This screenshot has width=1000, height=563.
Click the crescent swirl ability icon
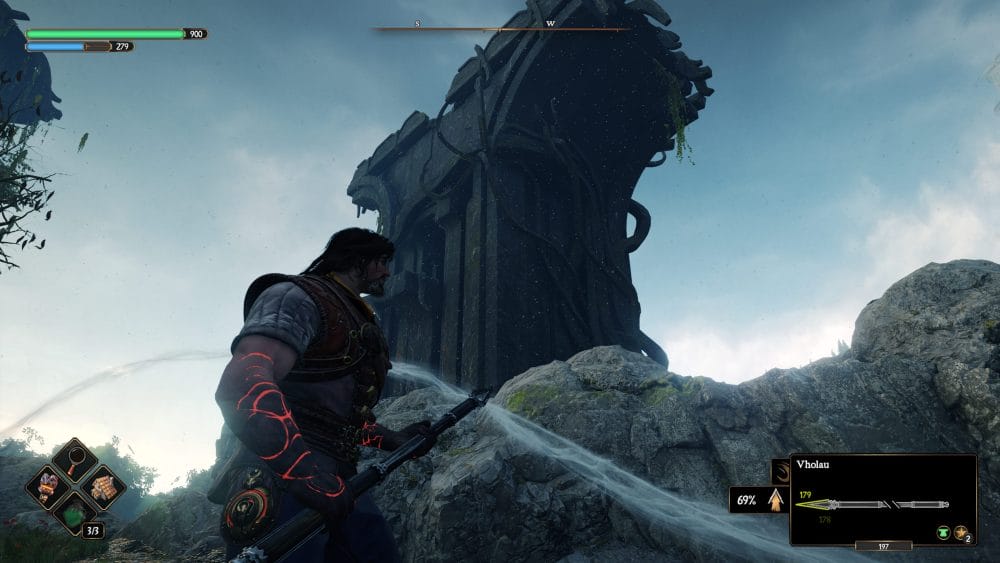[780, 471]
